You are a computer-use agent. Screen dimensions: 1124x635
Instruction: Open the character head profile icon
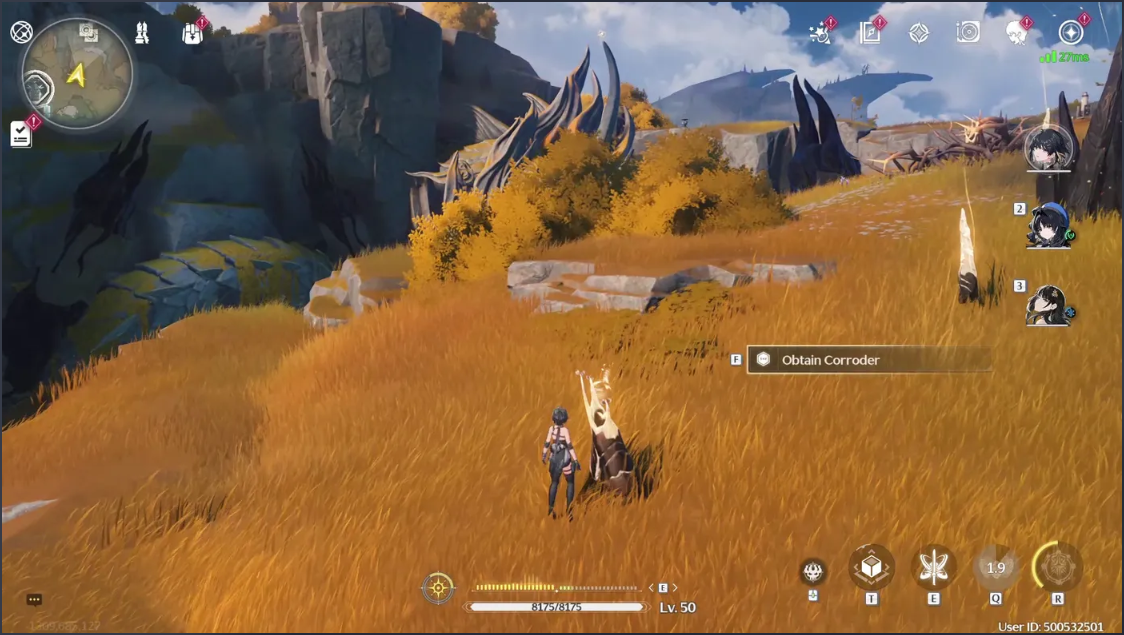1018,33
